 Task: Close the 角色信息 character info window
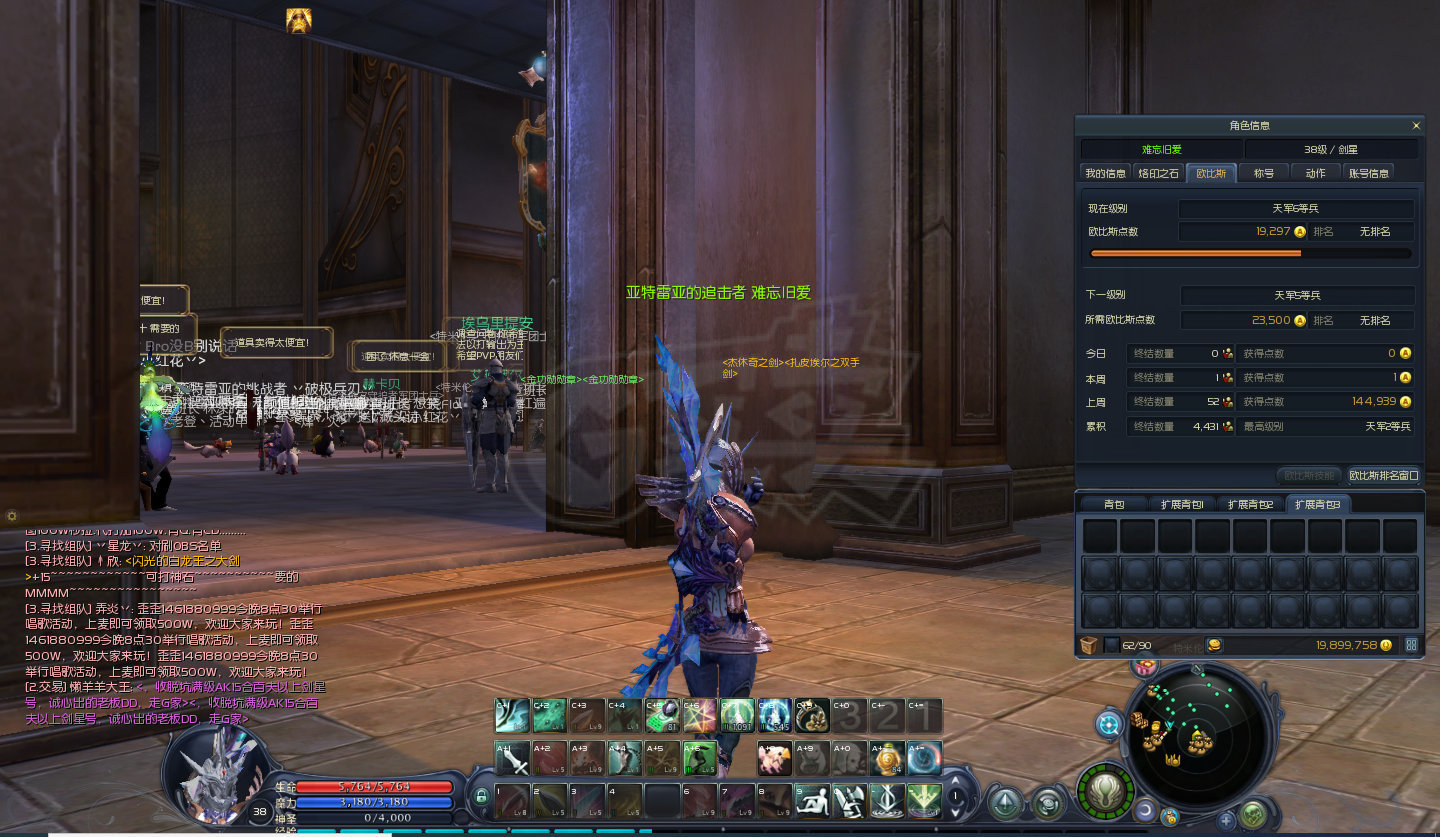1416,126
